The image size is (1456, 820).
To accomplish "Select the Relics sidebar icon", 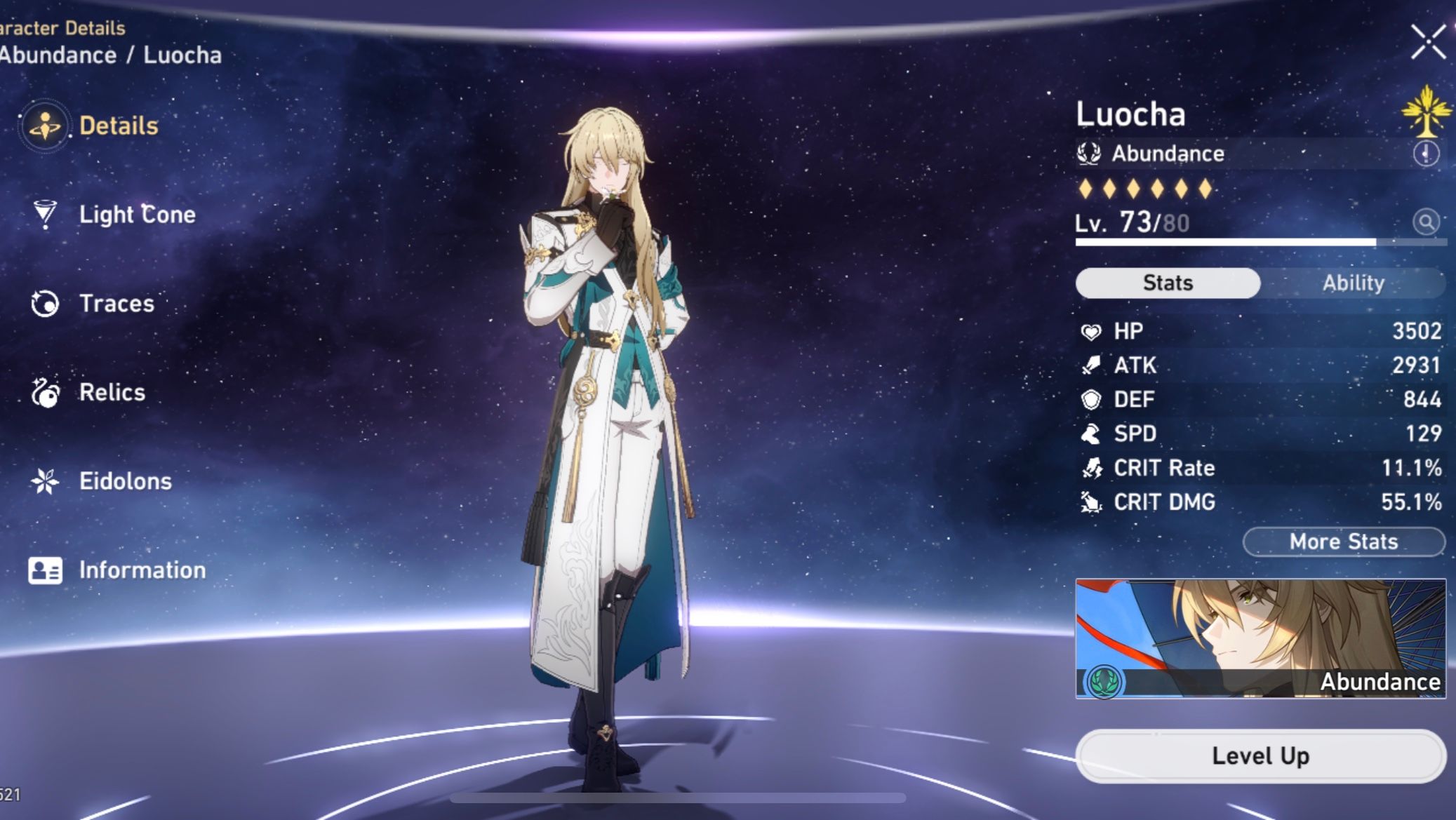I will pyautogui.click(x=44, y=393).
